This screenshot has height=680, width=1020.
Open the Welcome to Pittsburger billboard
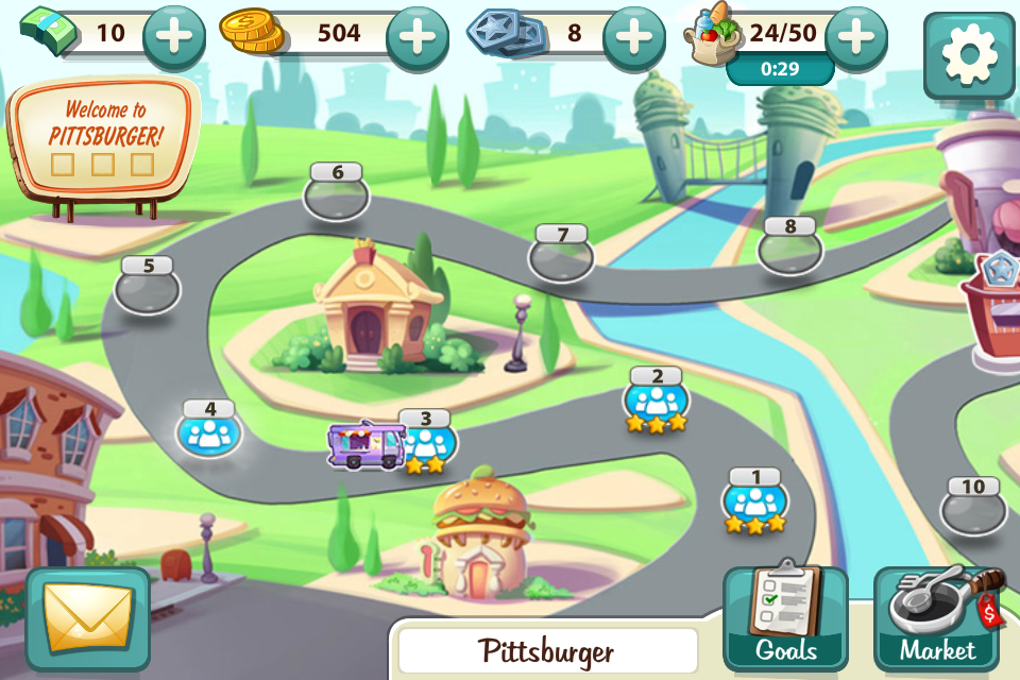coord(103,135)
